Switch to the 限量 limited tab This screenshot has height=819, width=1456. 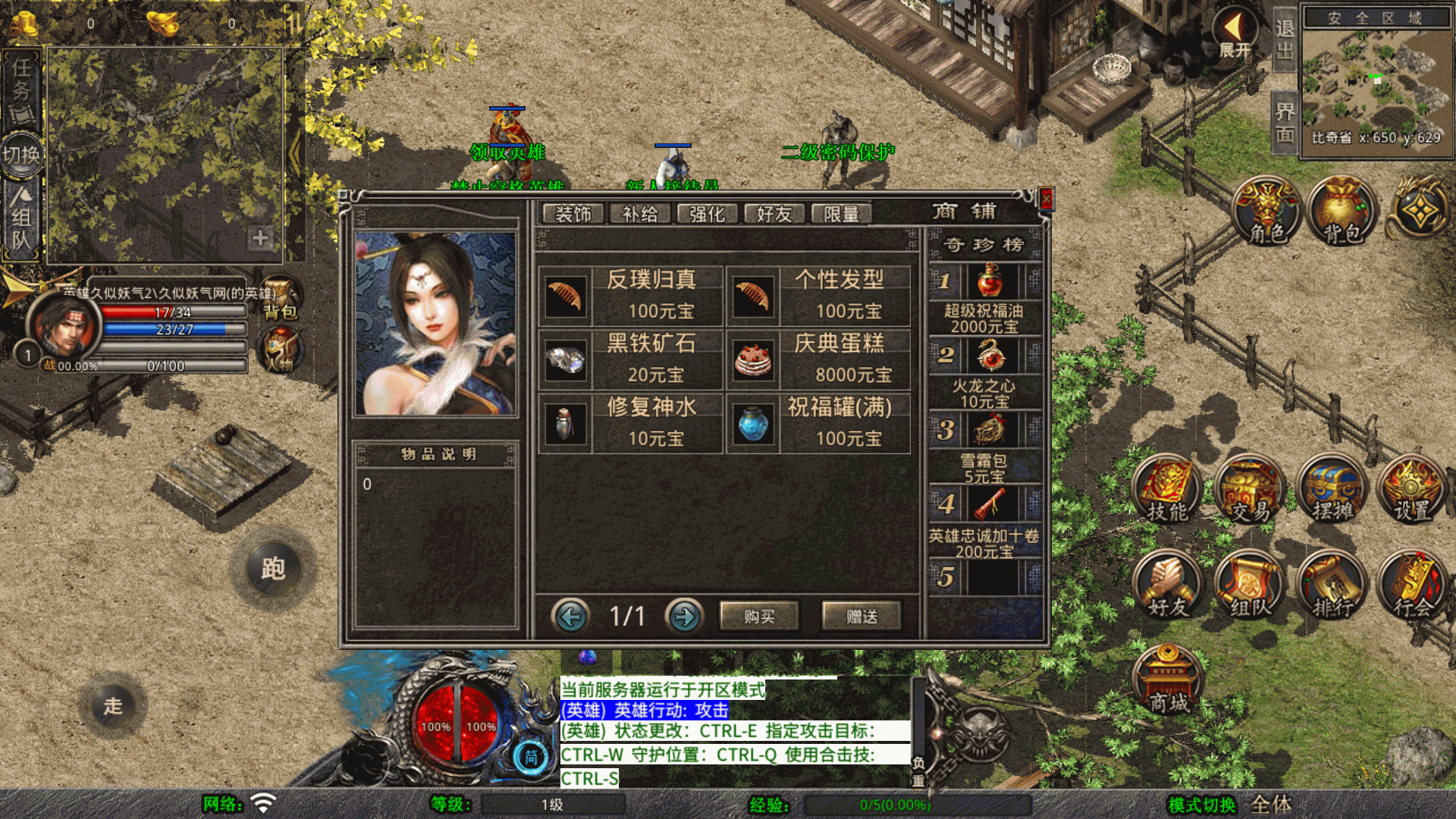(x=841, y=214)
